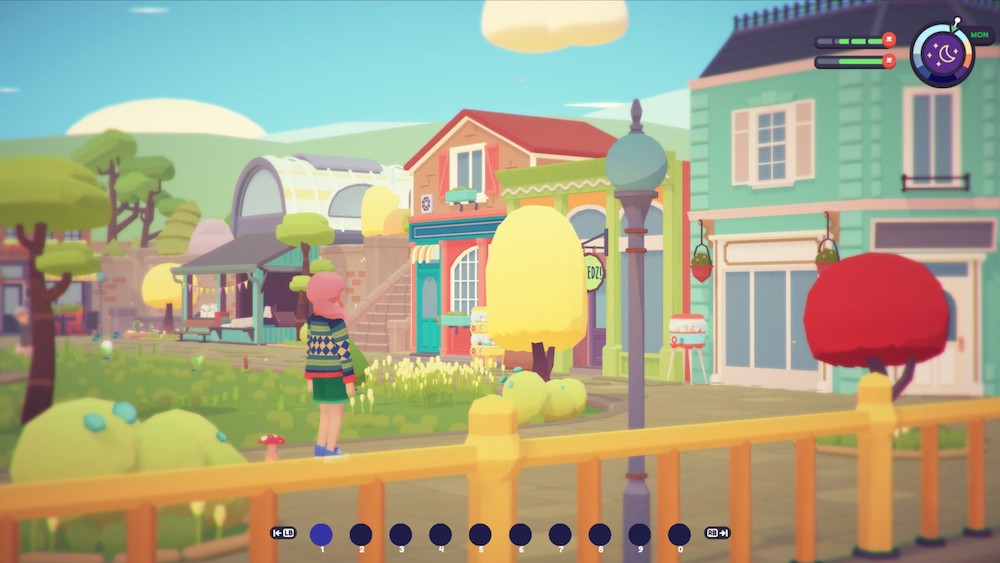
Task: Switch to hotbar slot 9
Action: tap(640, 534)
